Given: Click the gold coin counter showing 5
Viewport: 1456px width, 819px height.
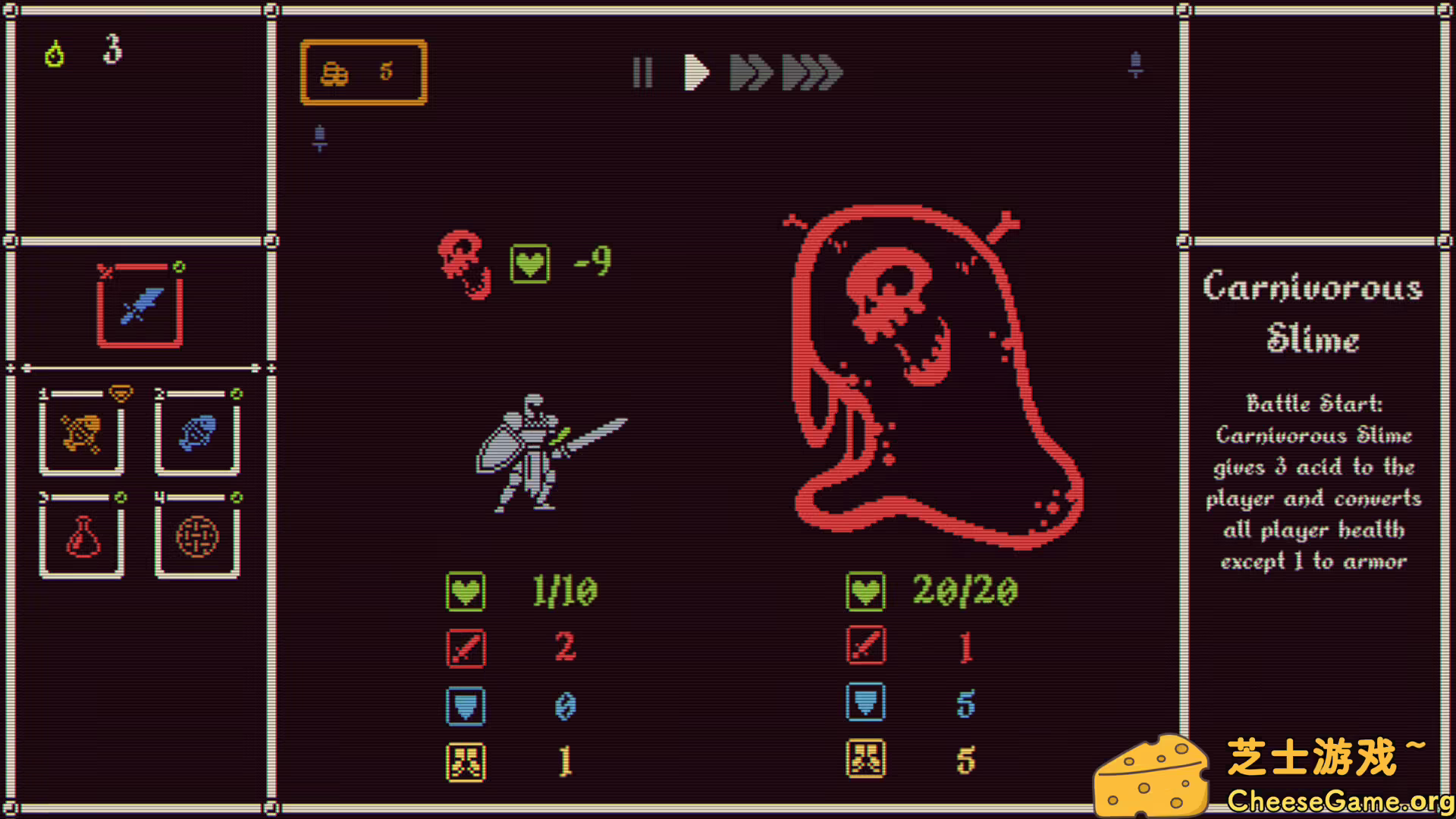Looking at the screenshot, I should click(x=363, y=71).
